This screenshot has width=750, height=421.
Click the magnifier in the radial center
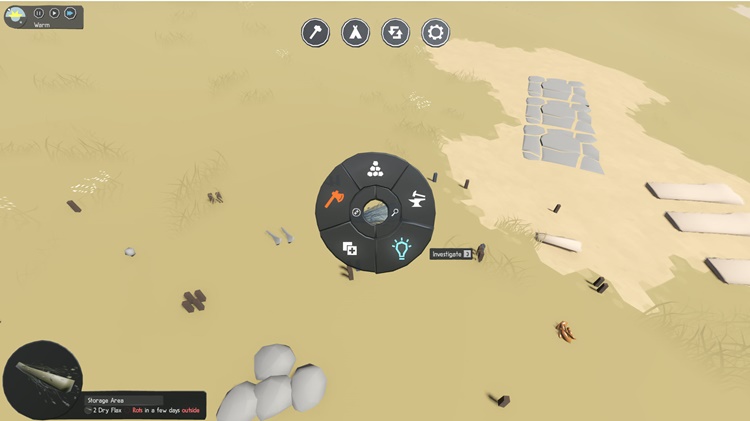pos(396,214)
